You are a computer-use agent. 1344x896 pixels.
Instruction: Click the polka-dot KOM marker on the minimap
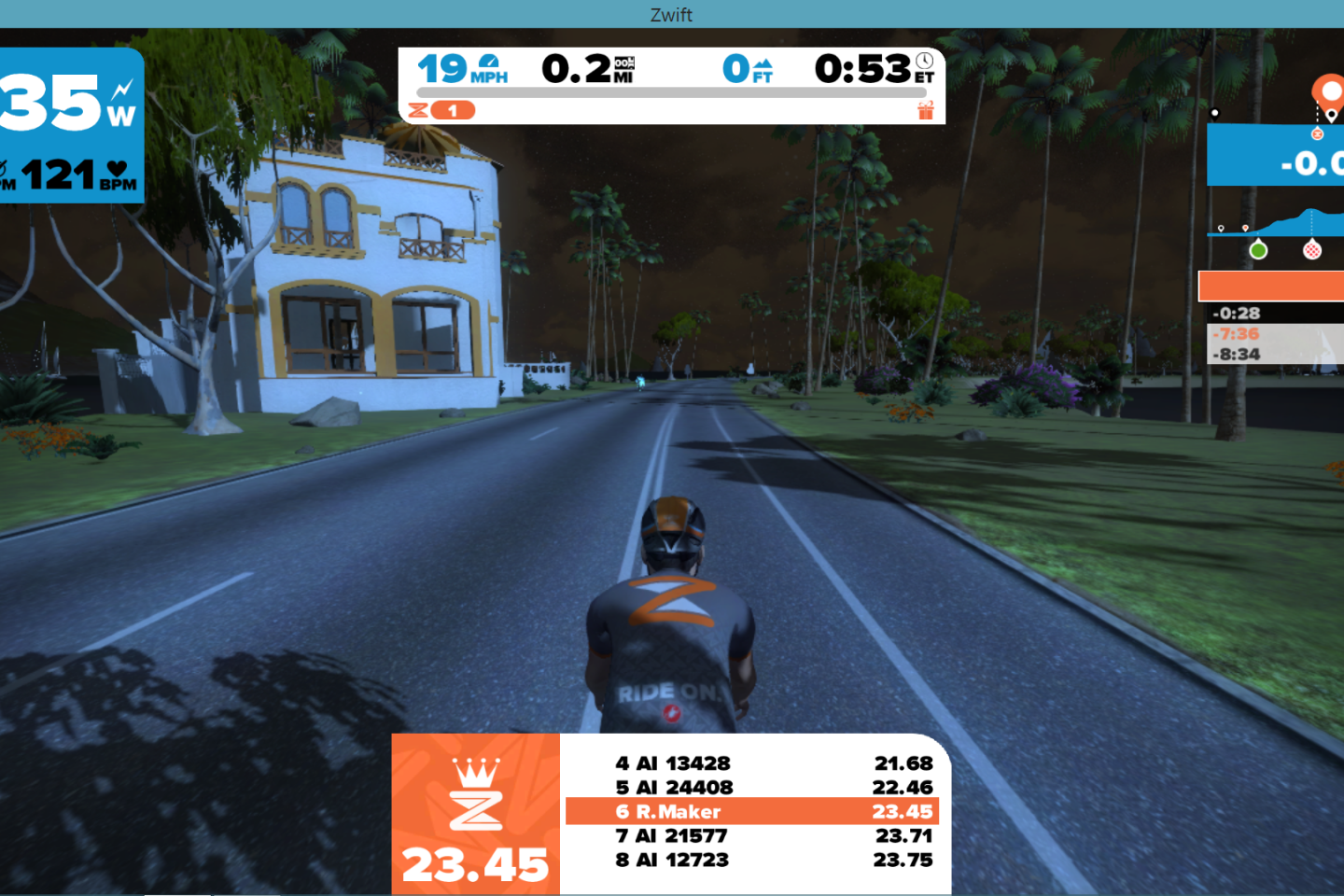point(1312,252)
